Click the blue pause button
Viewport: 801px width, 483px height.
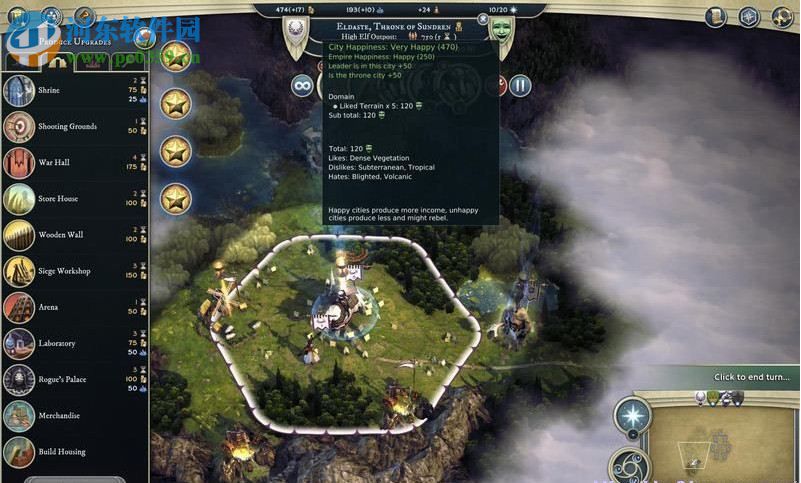519,85
